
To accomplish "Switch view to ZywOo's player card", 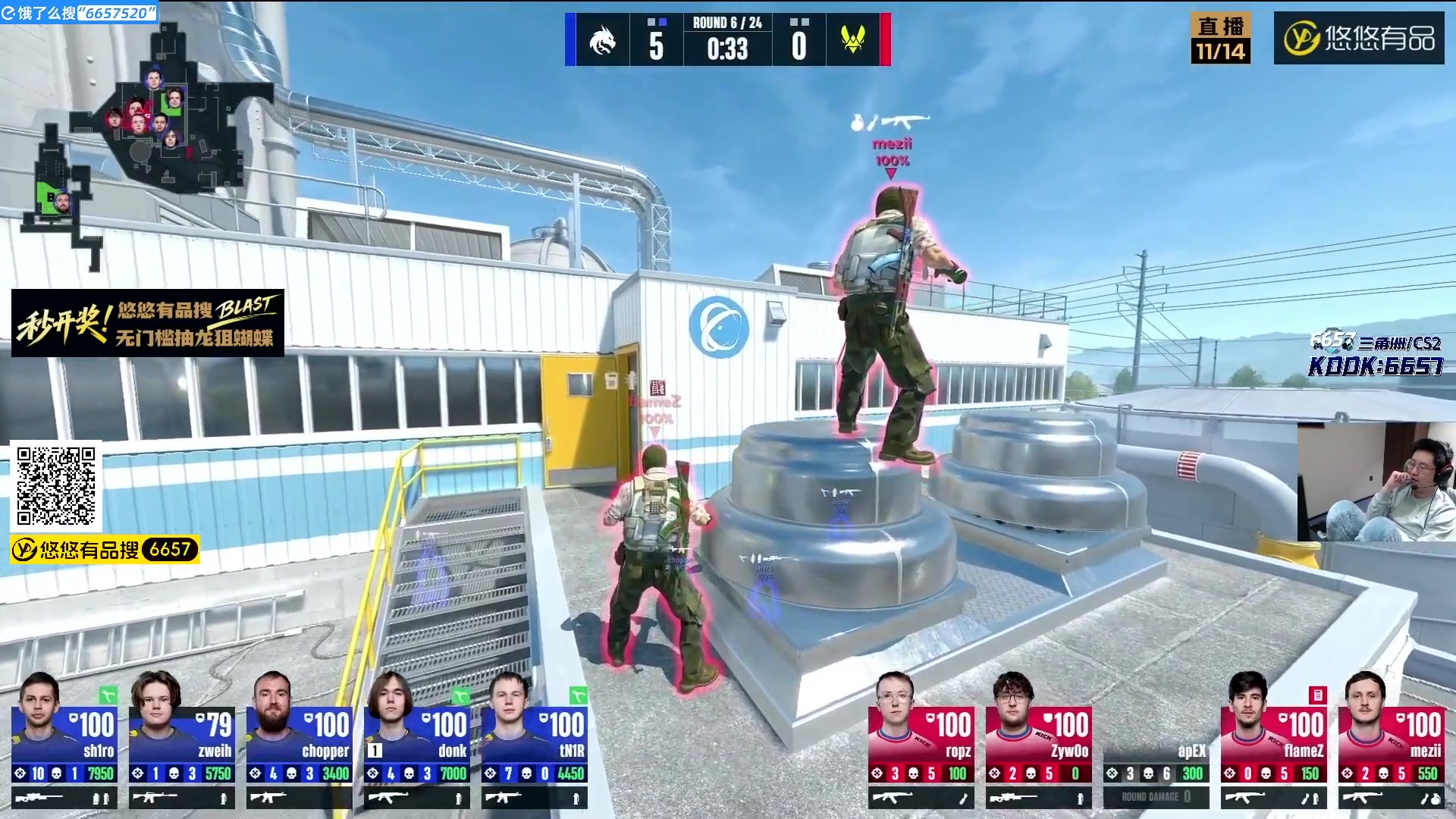I will 1039,739.
